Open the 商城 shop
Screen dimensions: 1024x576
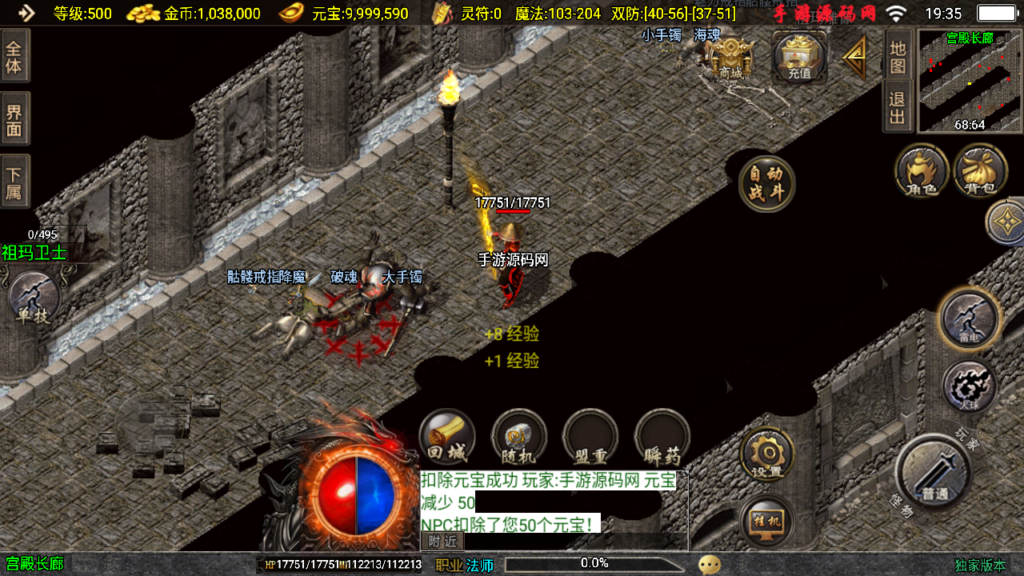click(x=731, y=57)
